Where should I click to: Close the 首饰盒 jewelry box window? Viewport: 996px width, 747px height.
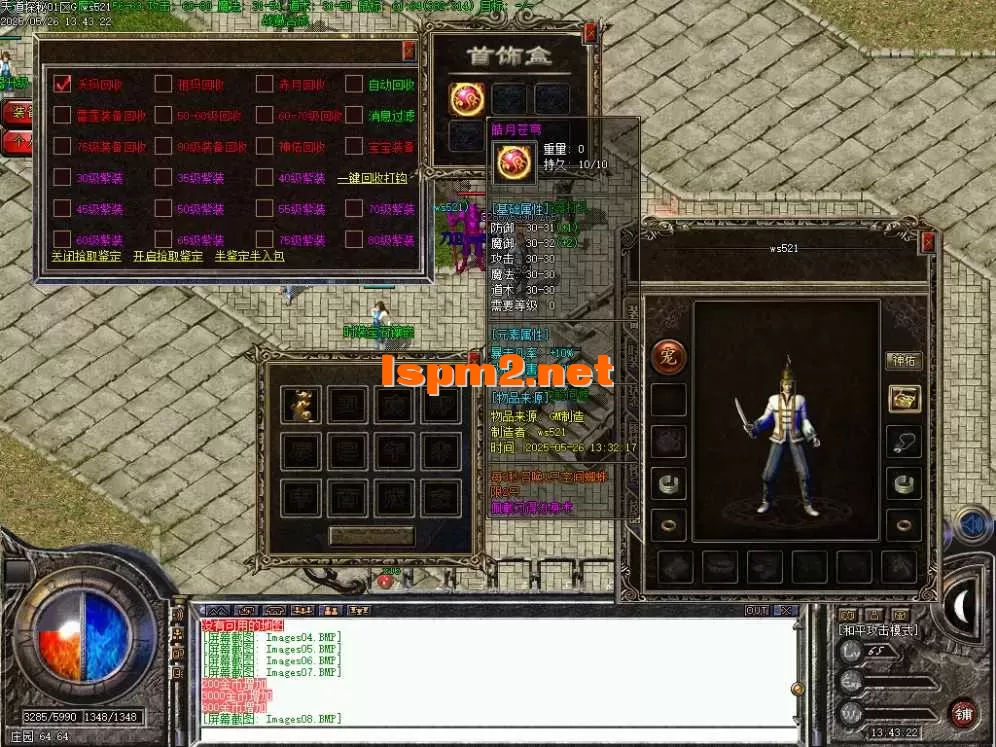point(590,33)
